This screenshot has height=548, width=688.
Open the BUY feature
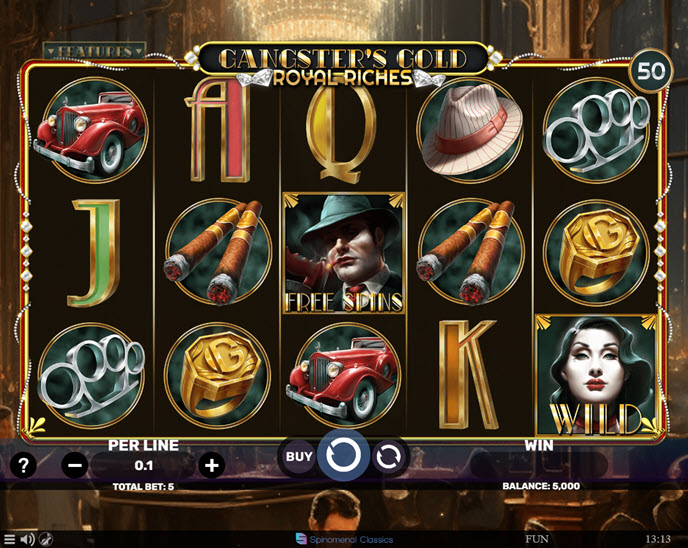(299, 457)
